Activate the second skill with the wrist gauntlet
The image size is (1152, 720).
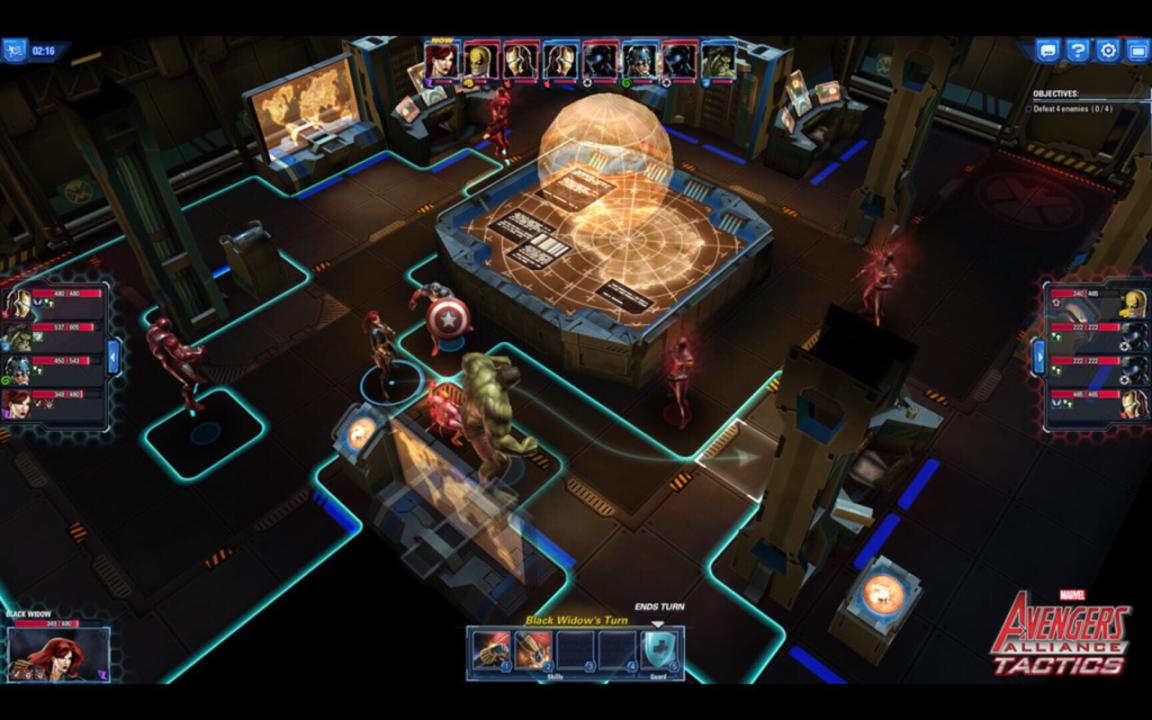(x=532, y=650)
